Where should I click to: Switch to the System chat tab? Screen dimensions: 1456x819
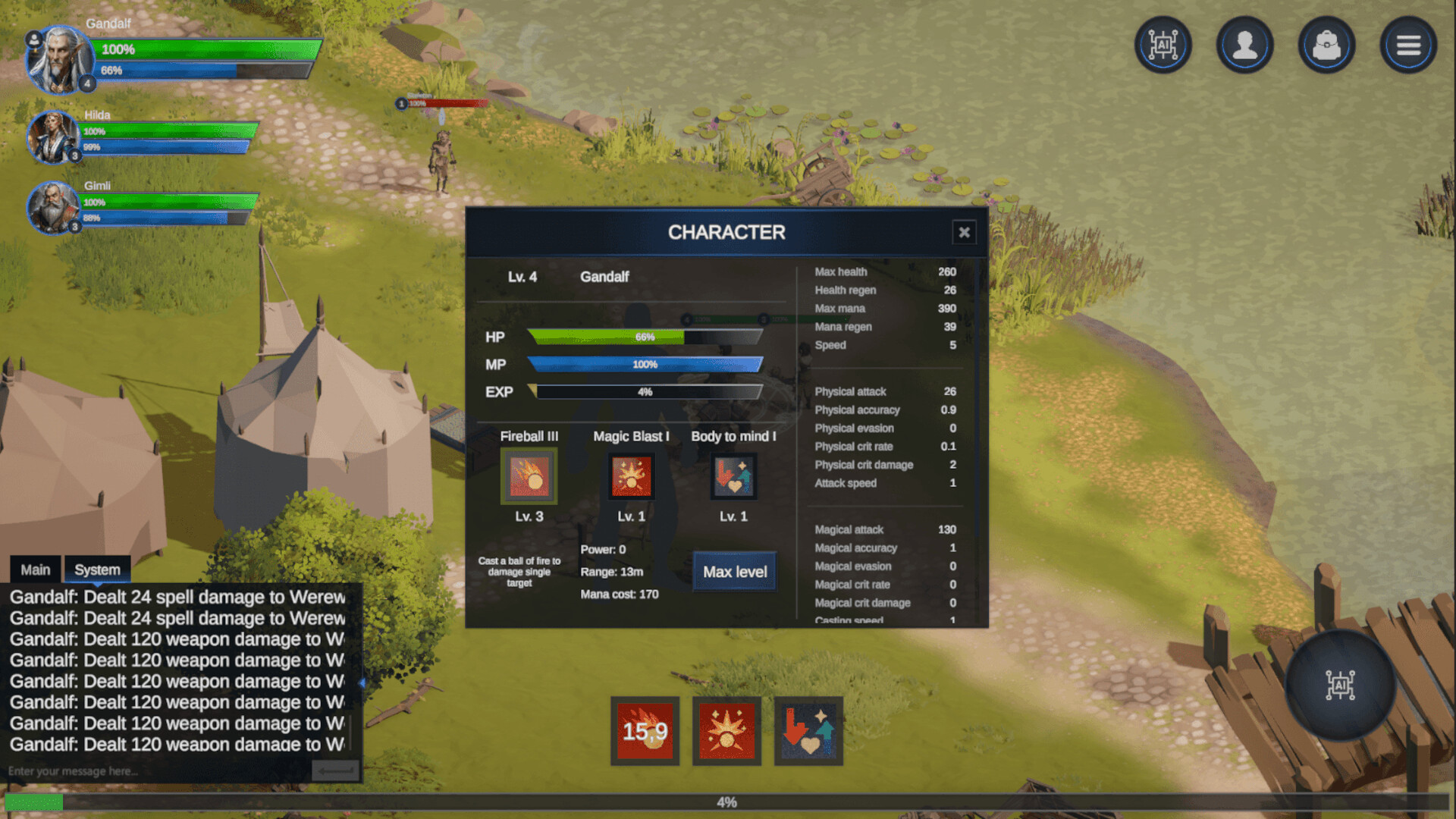(97, 569)
